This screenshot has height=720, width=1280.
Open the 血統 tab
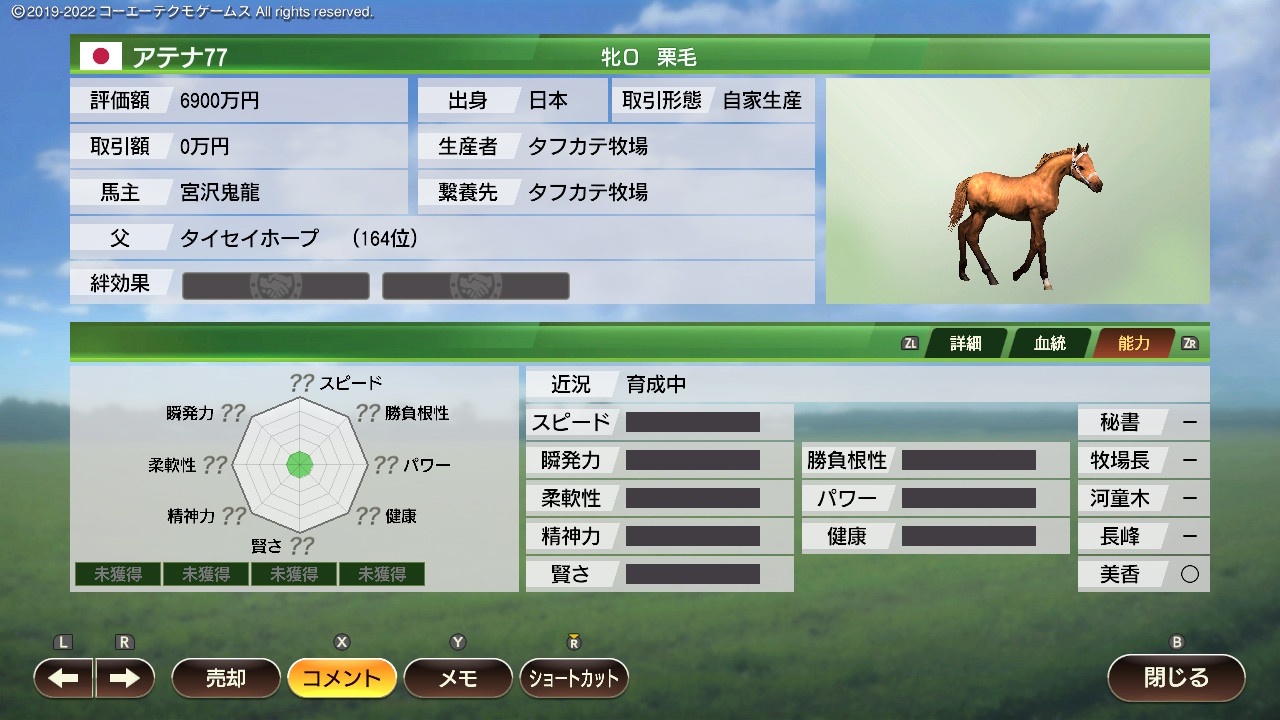click(x=1049, y=343)
